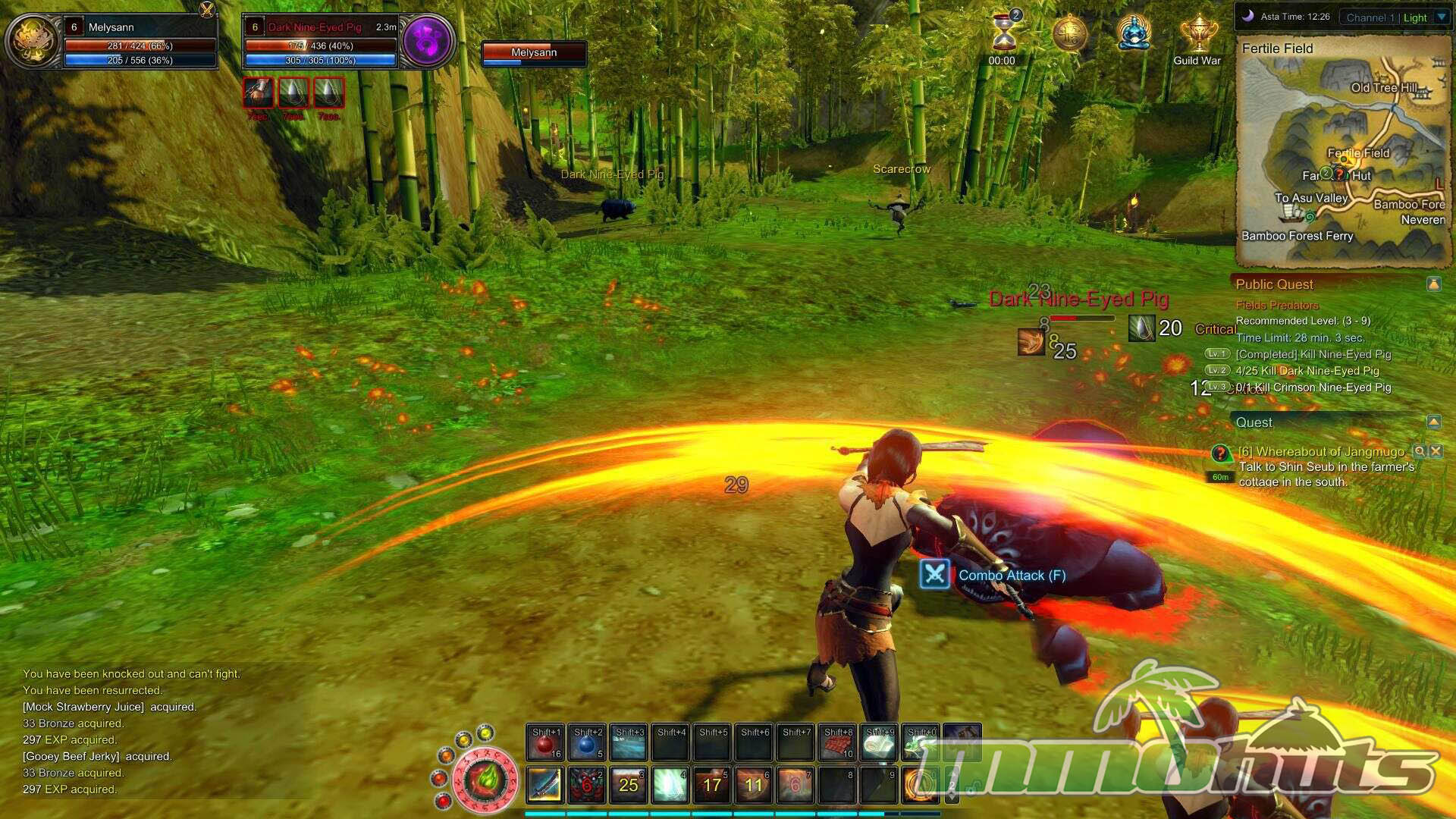The width and height of the screenshot is (1456, 819).
Task: Collapse the Quest tracker section
Action: 1433,422
